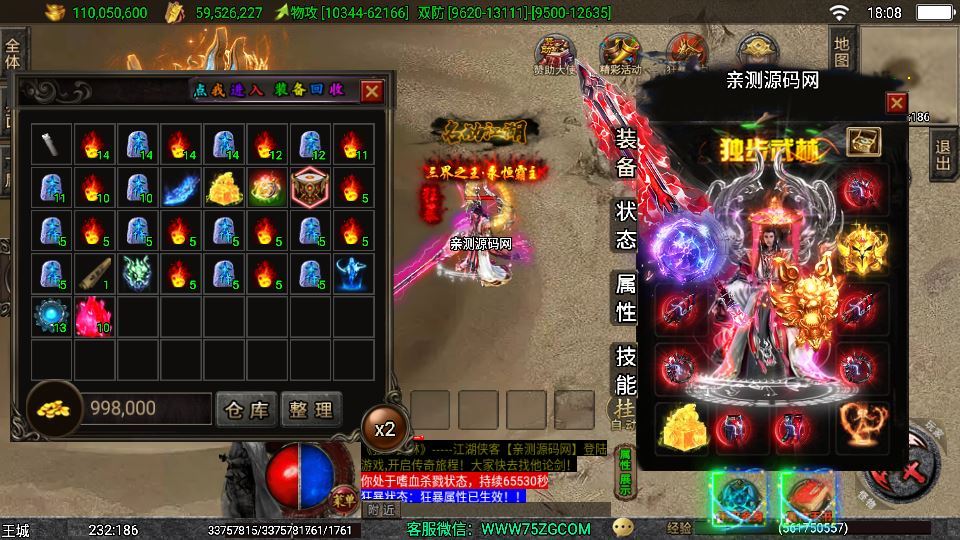Open the 属性 attributes tab
Viewport: 960px width, 540px height.
click(x=625, y=298)
